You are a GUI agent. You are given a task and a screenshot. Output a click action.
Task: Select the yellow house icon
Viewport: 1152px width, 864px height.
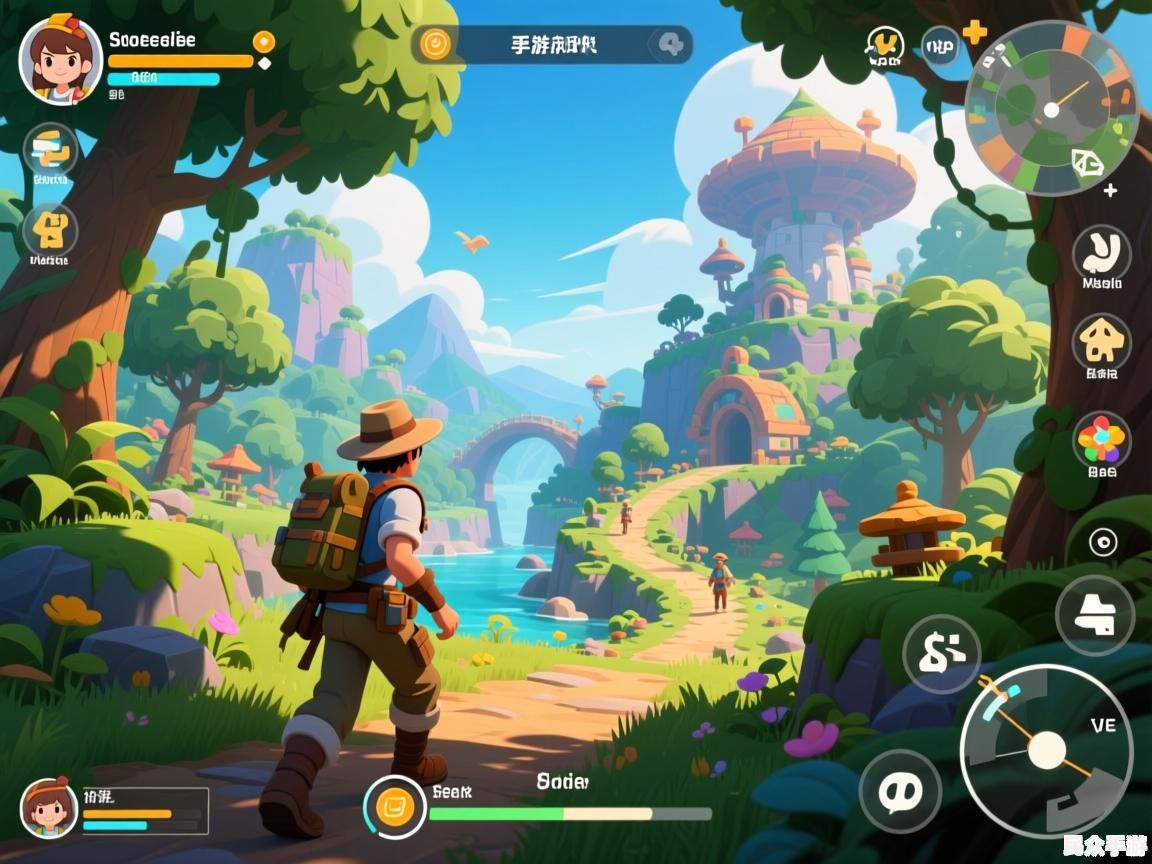(x=1102, y=343)
